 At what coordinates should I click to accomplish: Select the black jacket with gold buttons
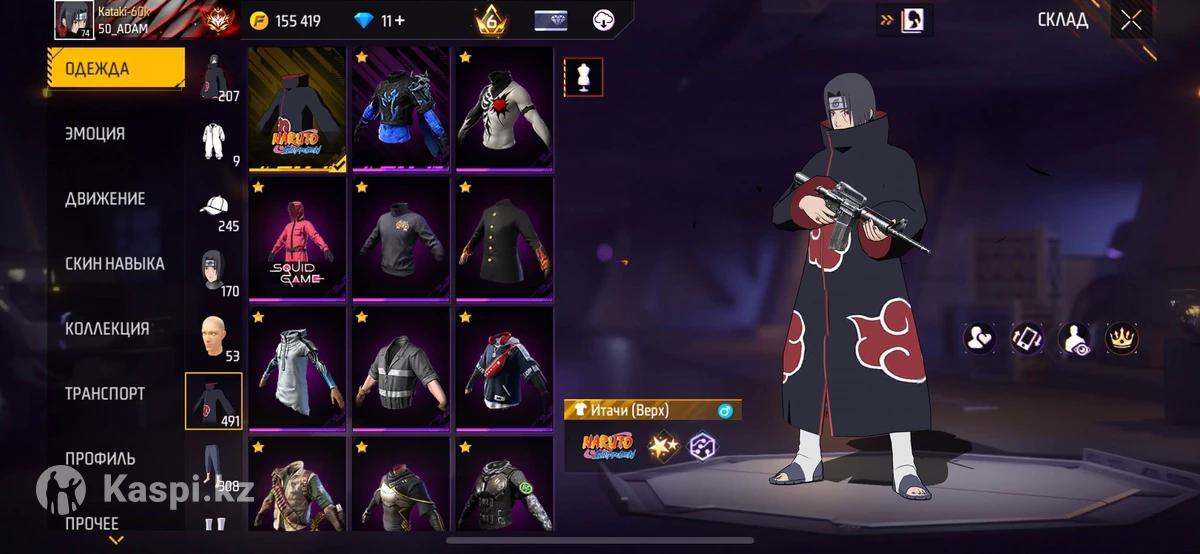(504, 238)
